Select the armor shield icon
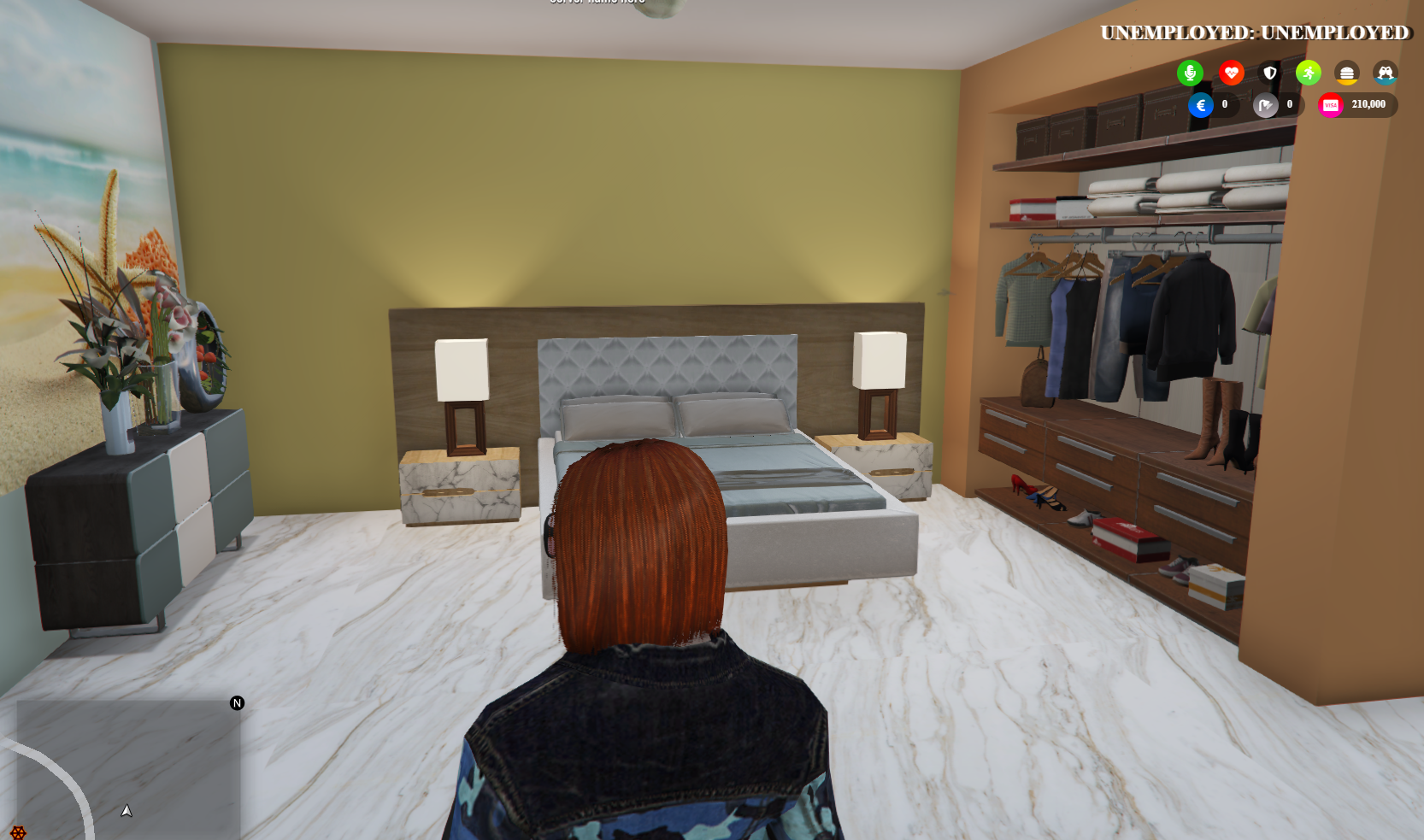The image size is (1424, 840). point(1269,73)
